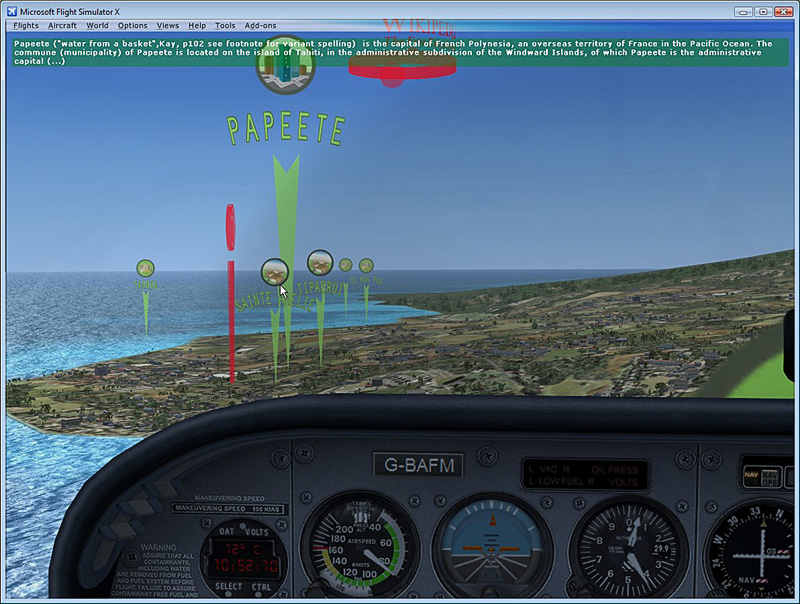This screenshot has width=800, height=604.
Task: Open the World menu
Action: [97, 25]
